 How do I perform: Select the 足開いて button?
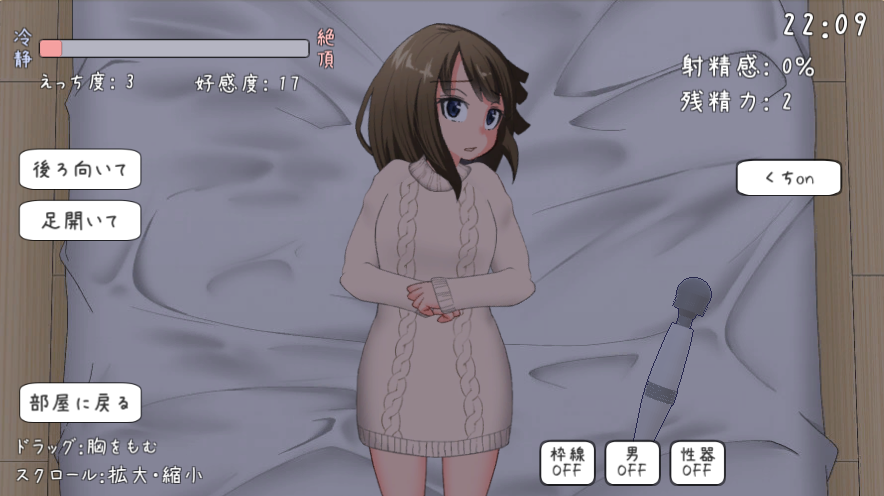(80, 221)
